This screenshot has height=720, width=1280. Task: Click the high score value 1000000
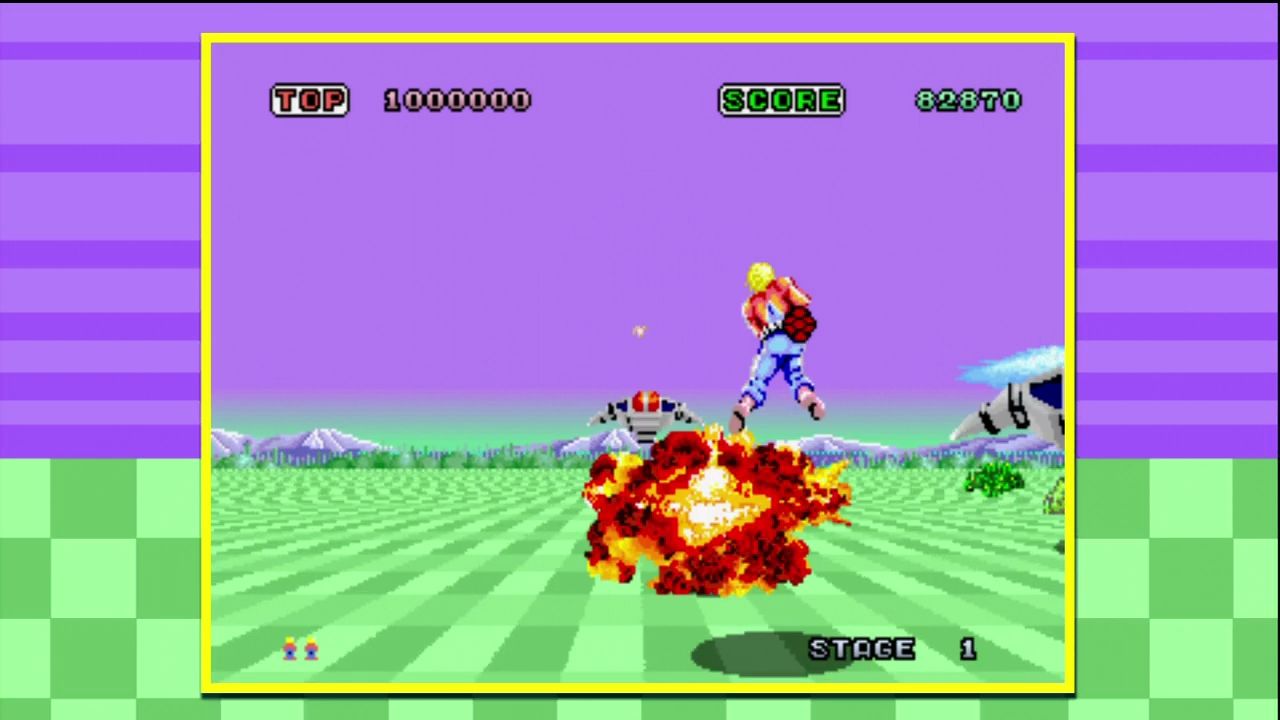[457, 100]
